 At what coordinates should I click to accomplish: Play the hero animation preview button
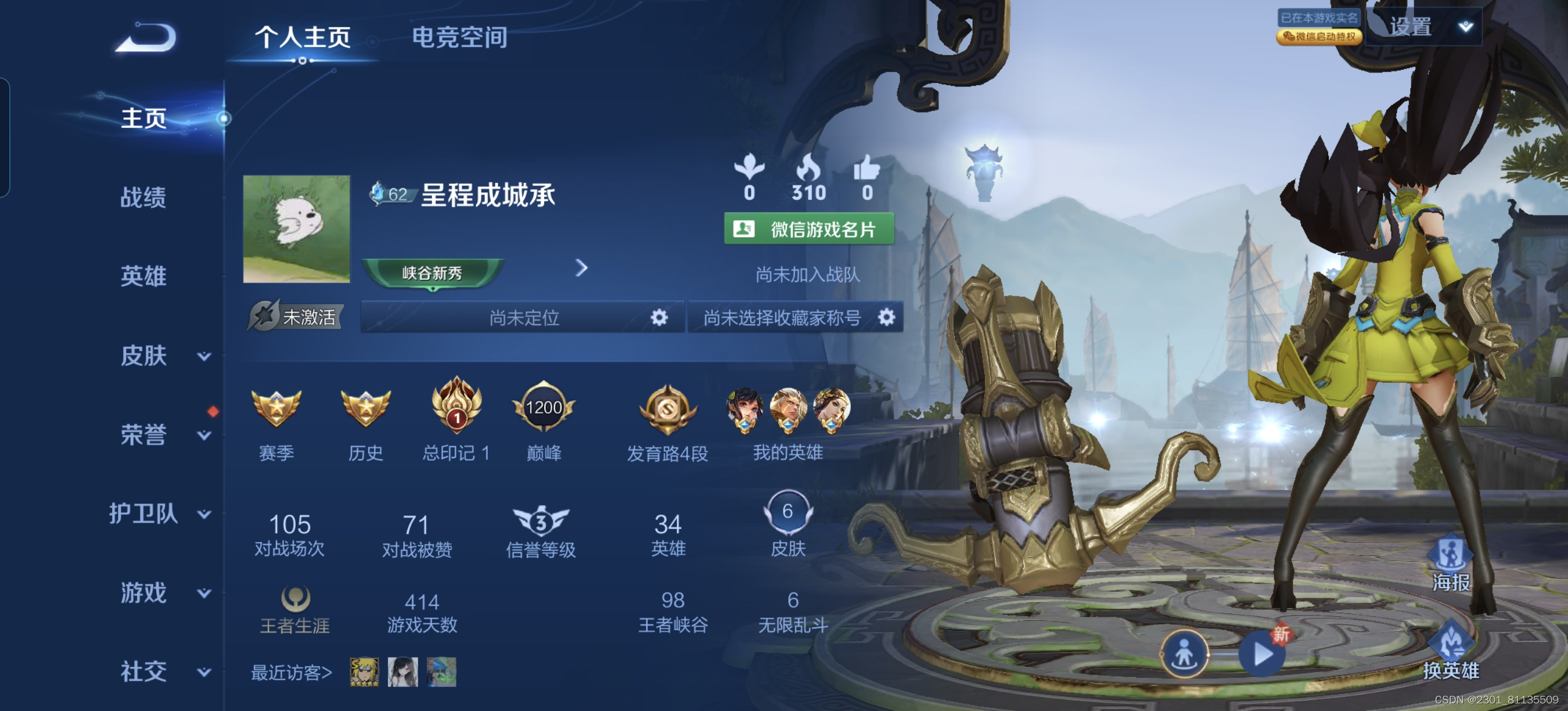1262,655
